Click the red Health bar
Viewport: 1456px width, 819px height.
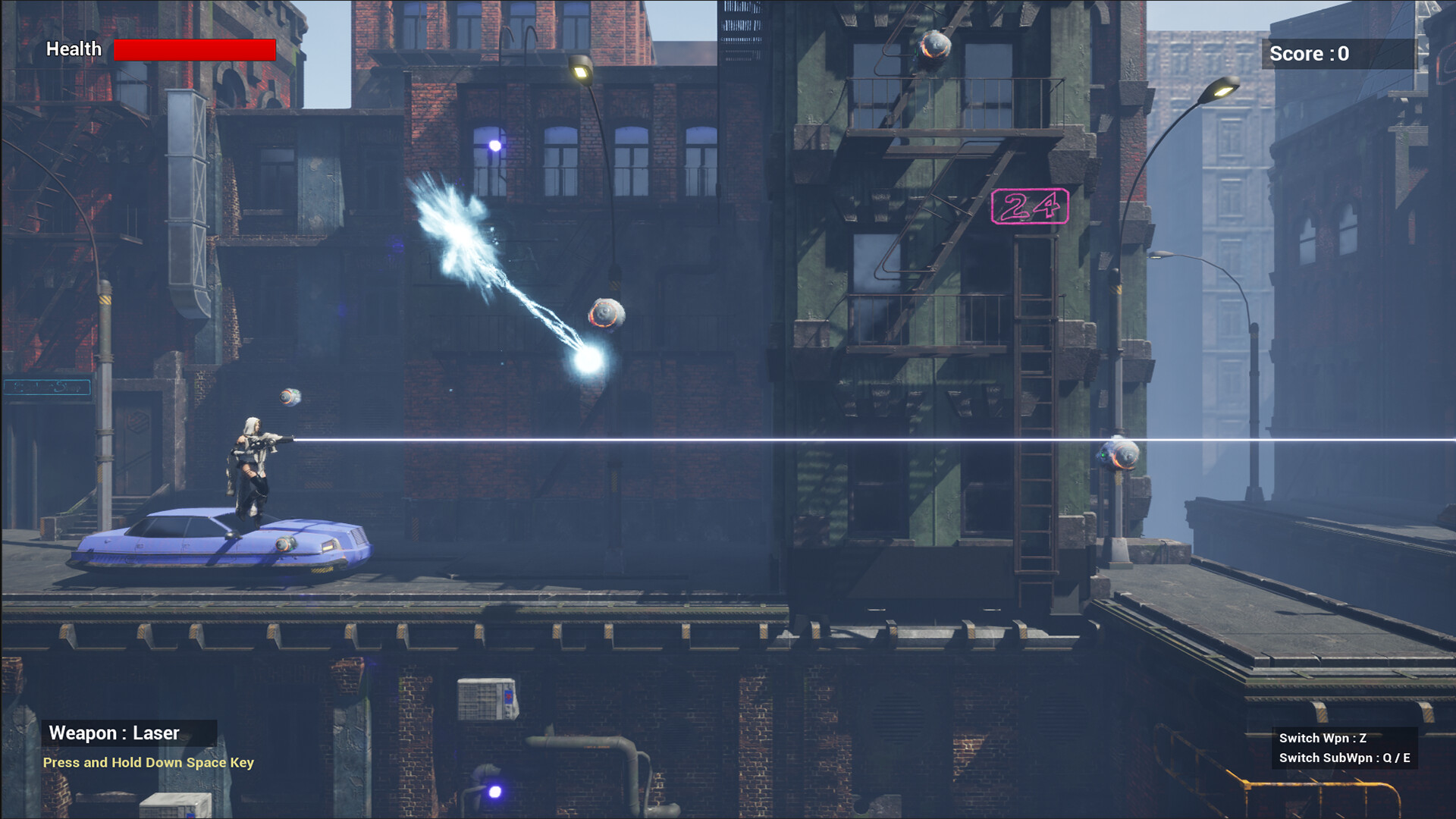[x=193, y=49]
